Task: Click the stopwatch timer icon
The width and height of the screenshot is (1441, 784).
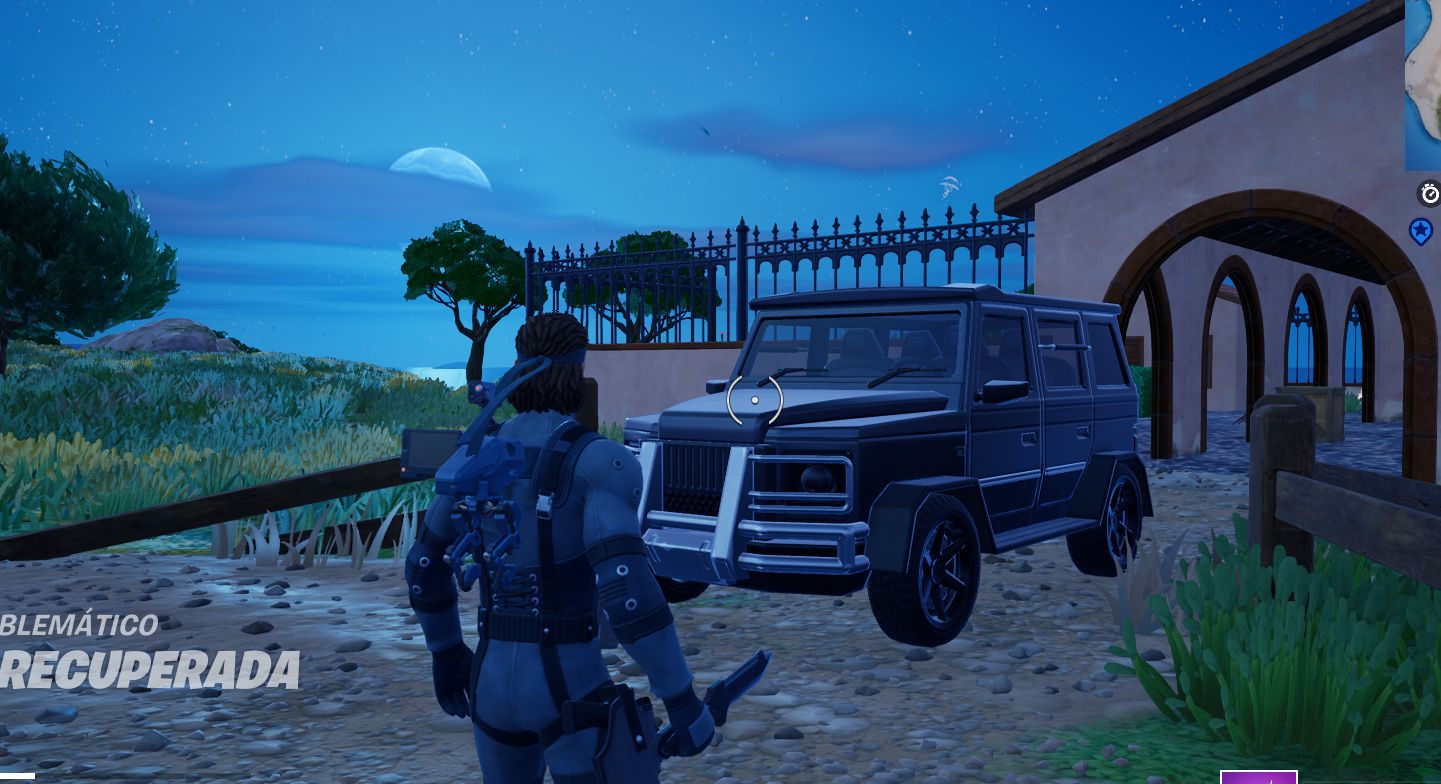Action: tap(1428, 195)
